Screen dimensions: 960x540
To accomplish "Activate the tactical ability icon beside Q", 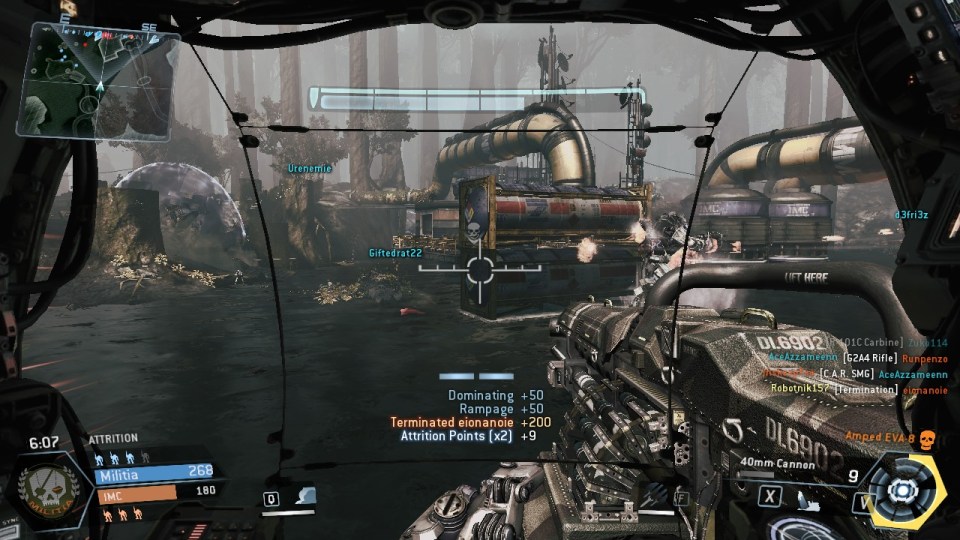I will pos(304,497).
